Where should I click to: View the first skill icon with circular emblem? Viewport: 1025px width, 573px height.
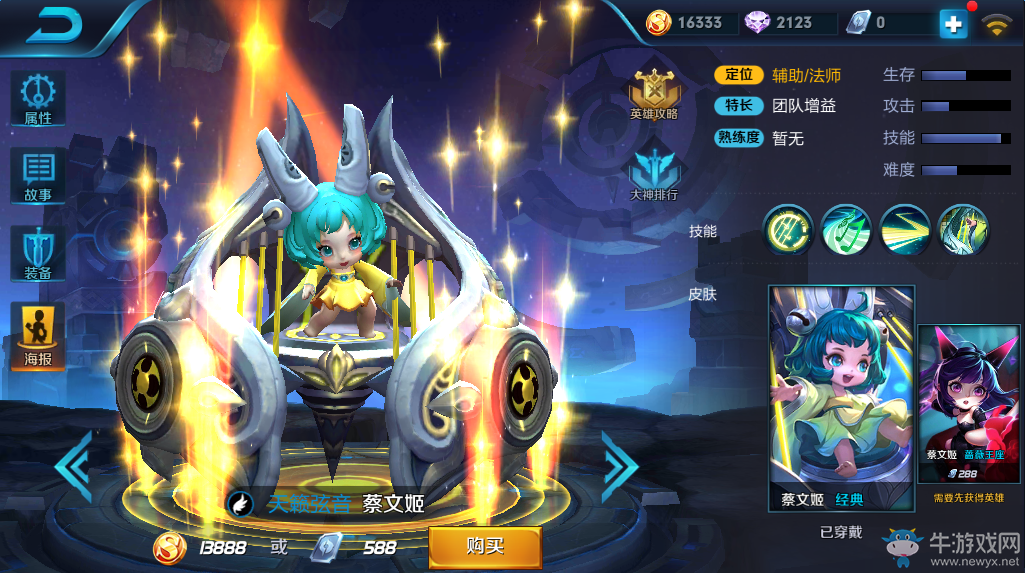(x=787, y=230)
